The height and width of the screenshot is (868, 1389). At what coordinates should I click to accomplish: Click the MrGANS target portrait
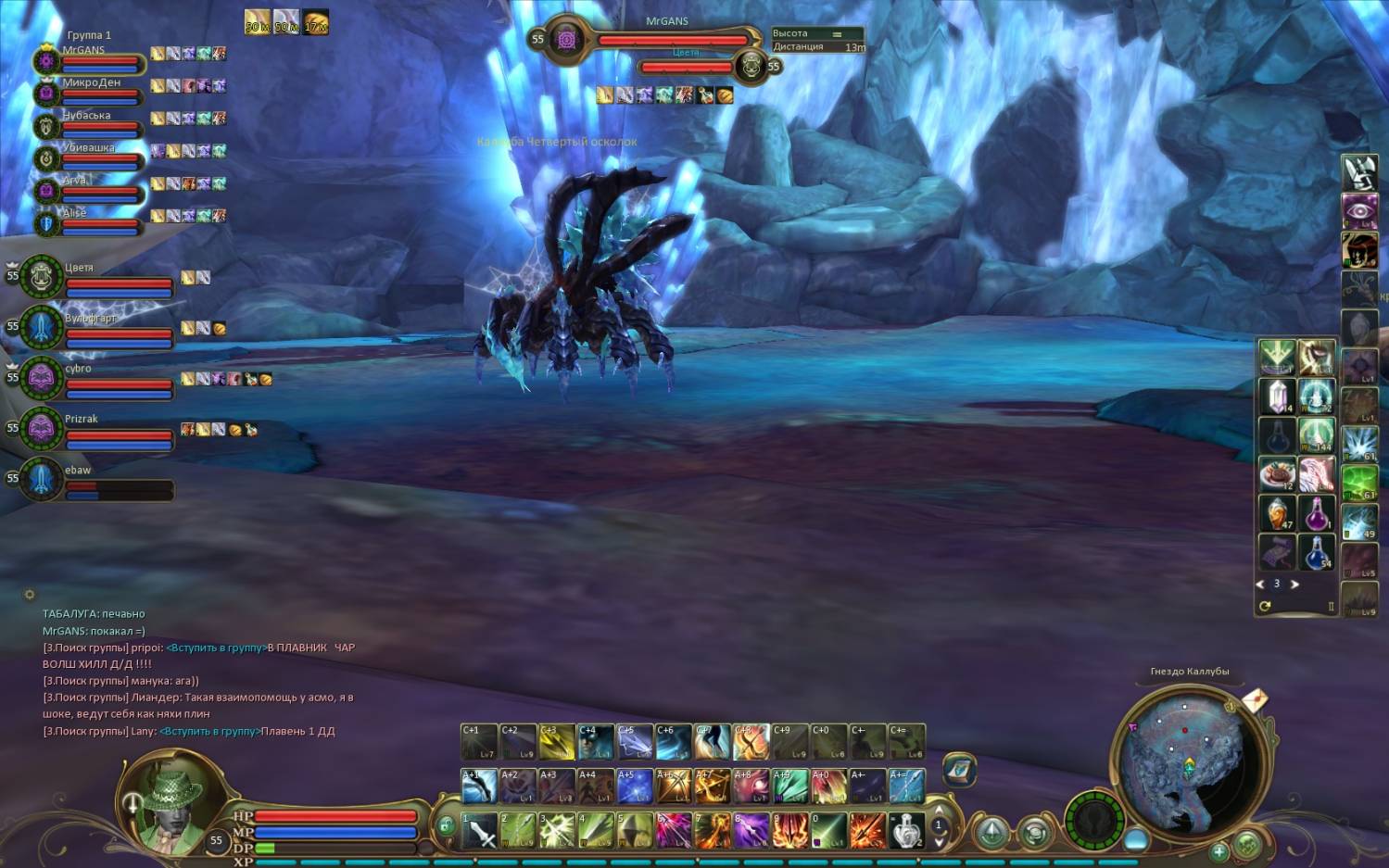tap(566, 40)
